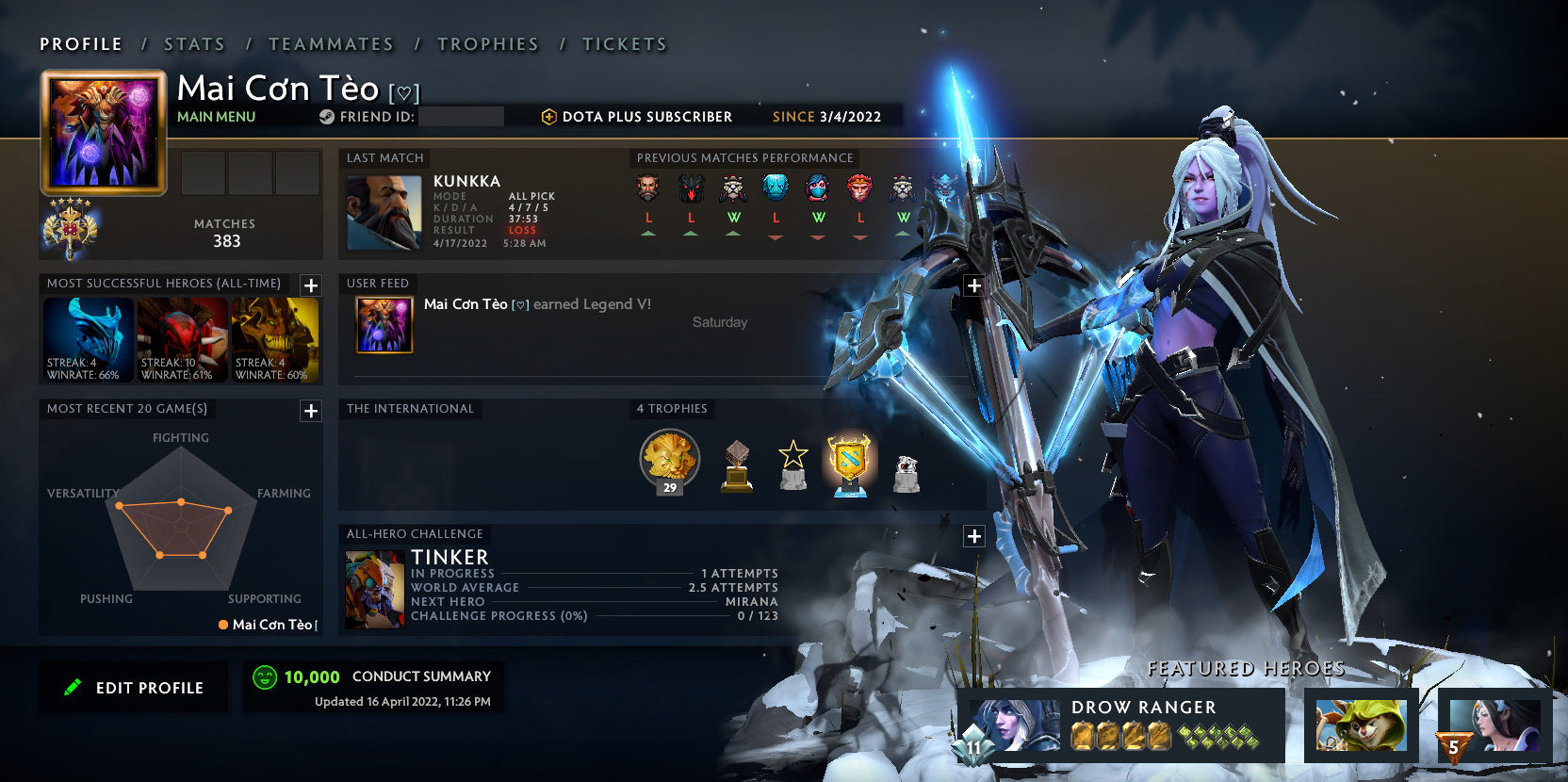Click the EDIT PROFILE button

pyautogui.click(x=133, y=687)
